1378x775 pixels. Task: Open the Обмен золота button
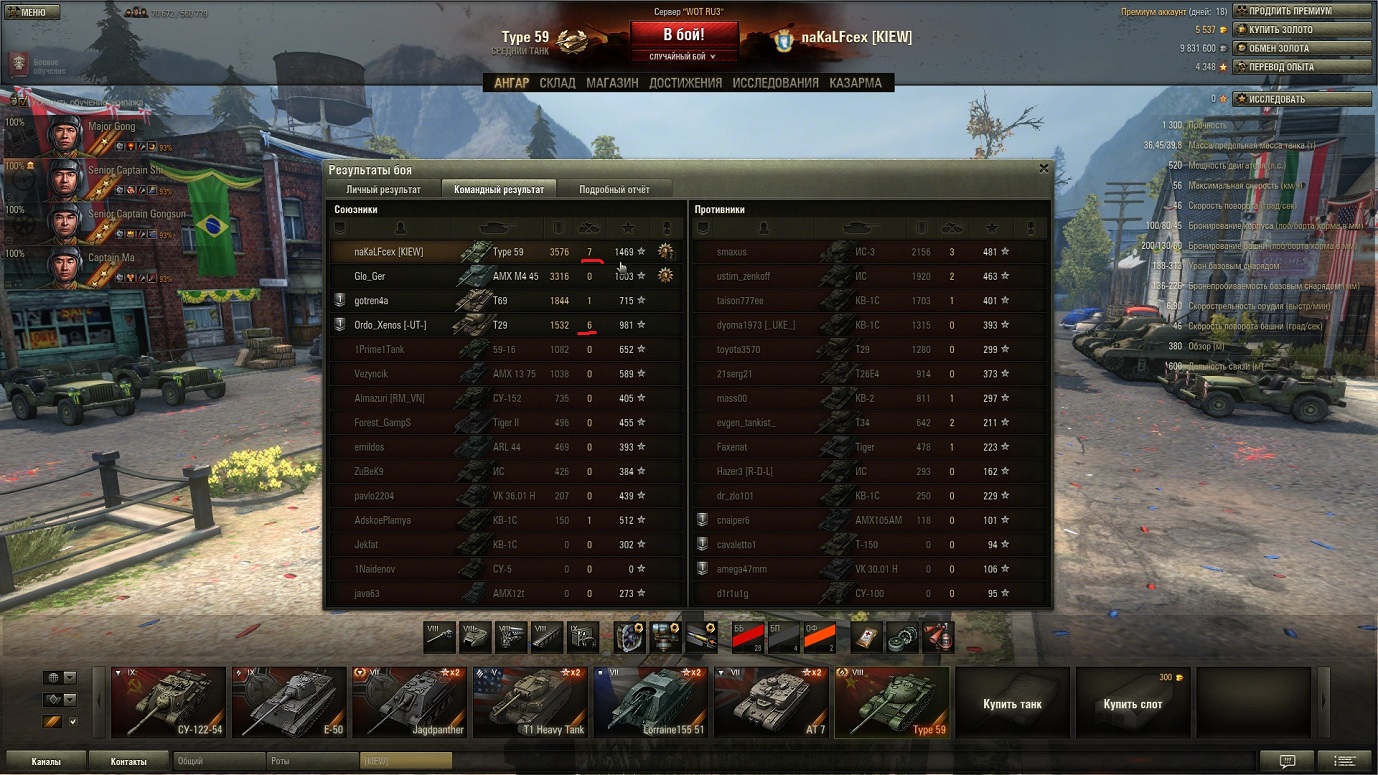tap(1302, 48)
